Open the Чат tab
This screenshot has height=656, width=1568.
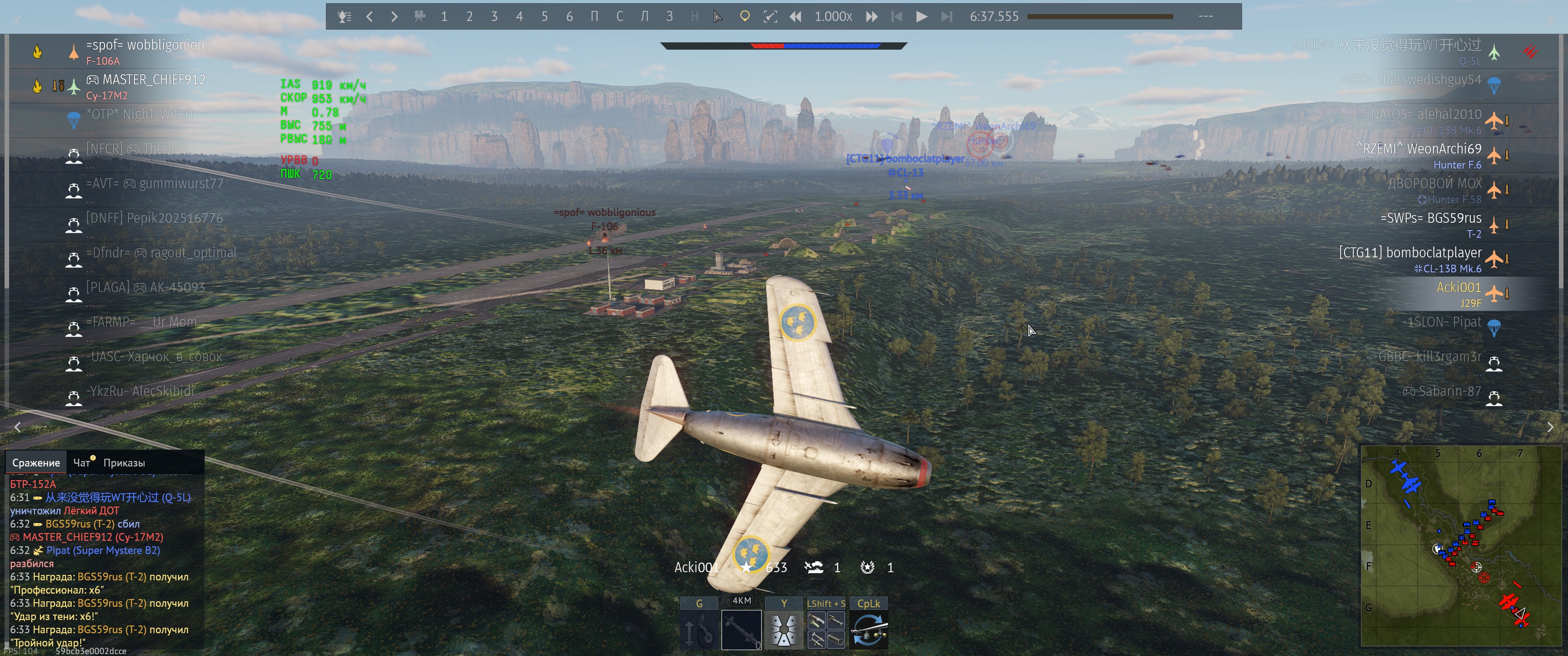coord(82,462)
